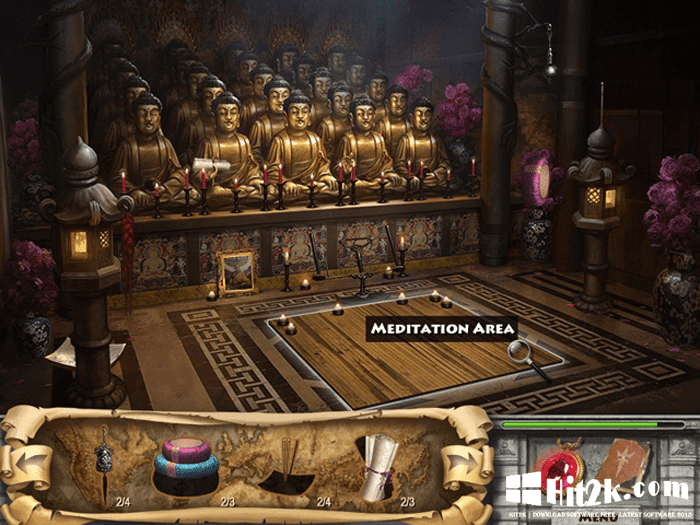Select the prayer bell inventory item

(x=103, y=463)
